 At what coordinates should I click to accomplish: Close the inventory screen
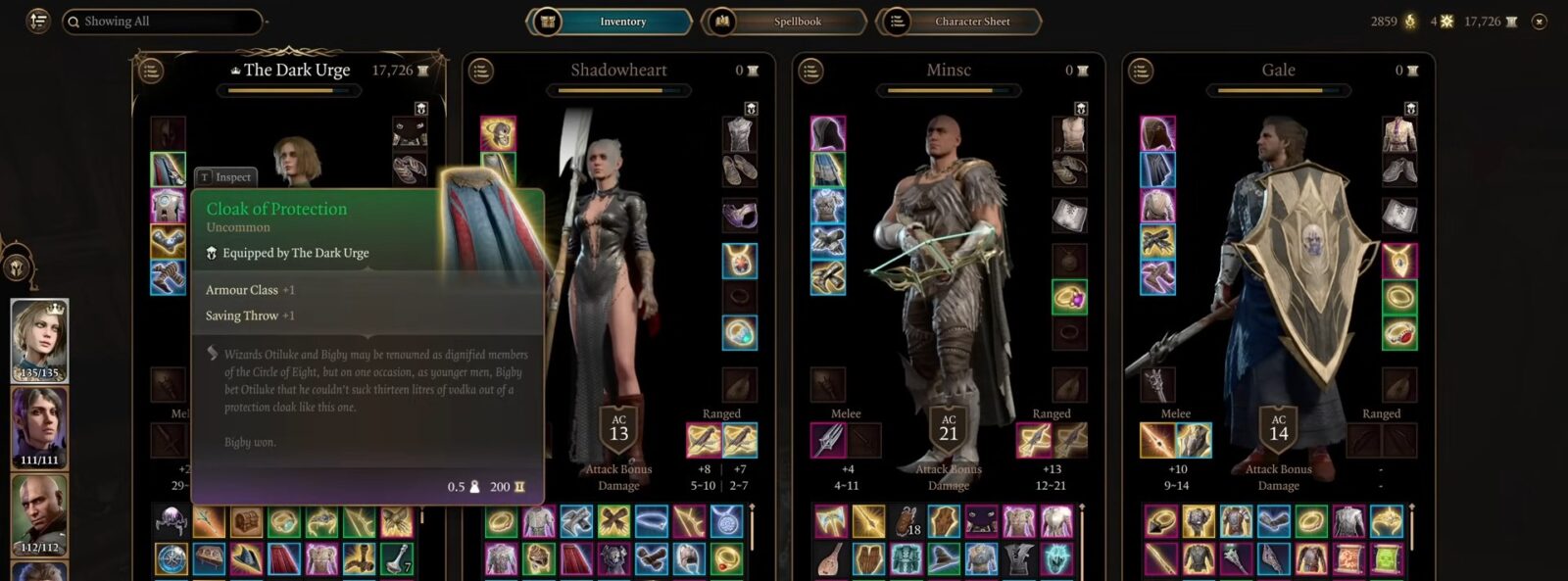1540,22
